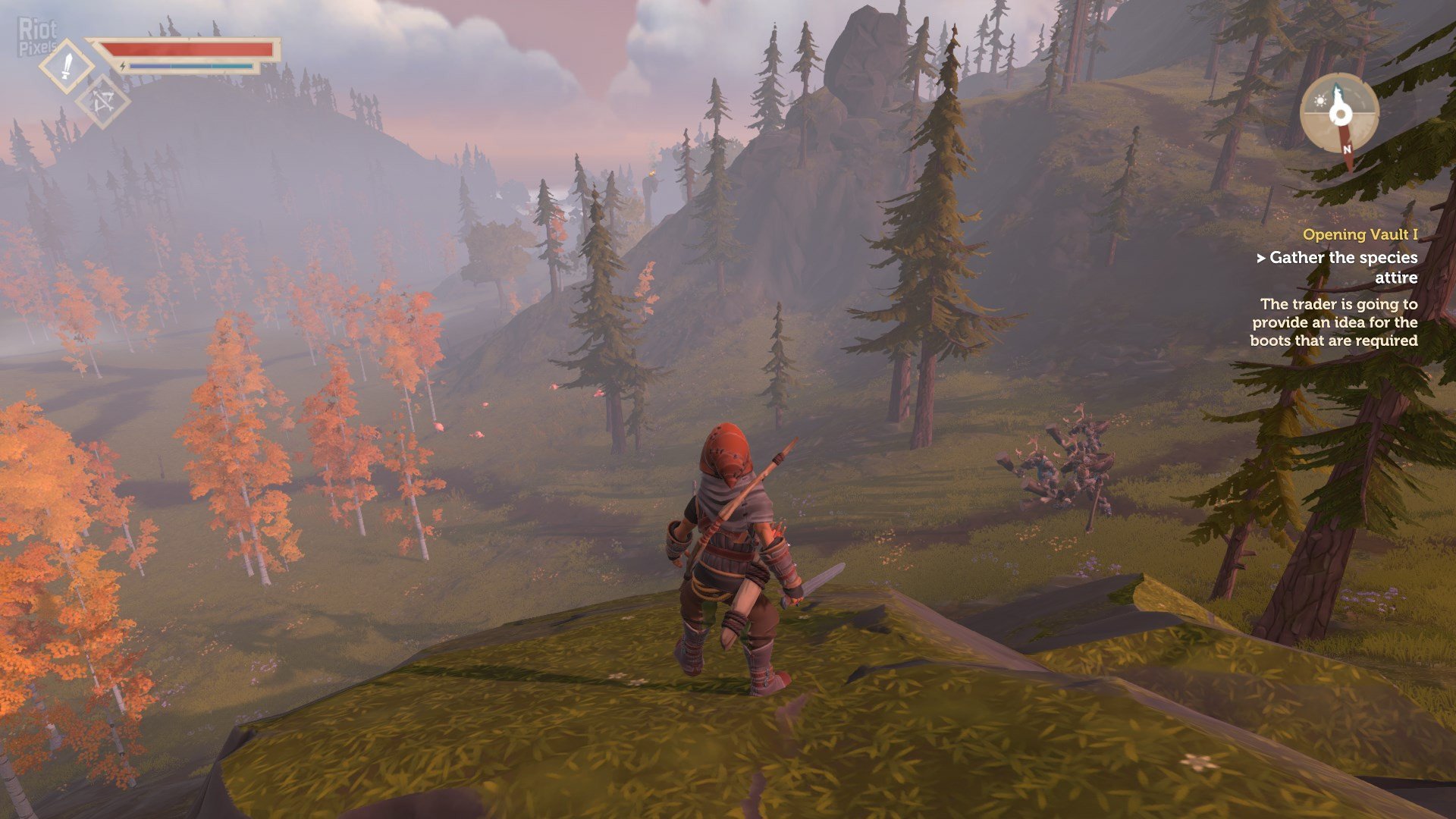Click the compass in the corner
1456x819 pixels.
(1339, 115)
